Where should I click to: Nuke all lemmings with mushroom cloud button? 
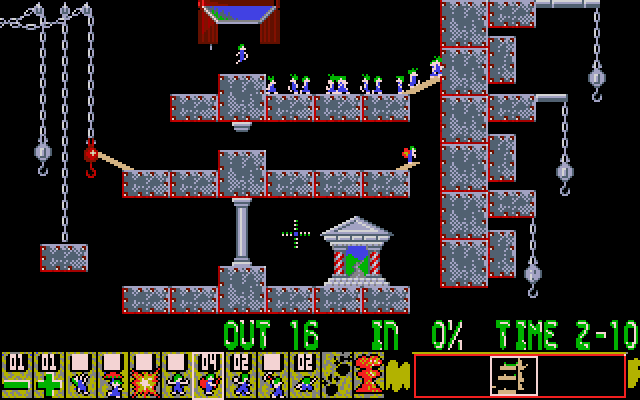click(368, 375)
